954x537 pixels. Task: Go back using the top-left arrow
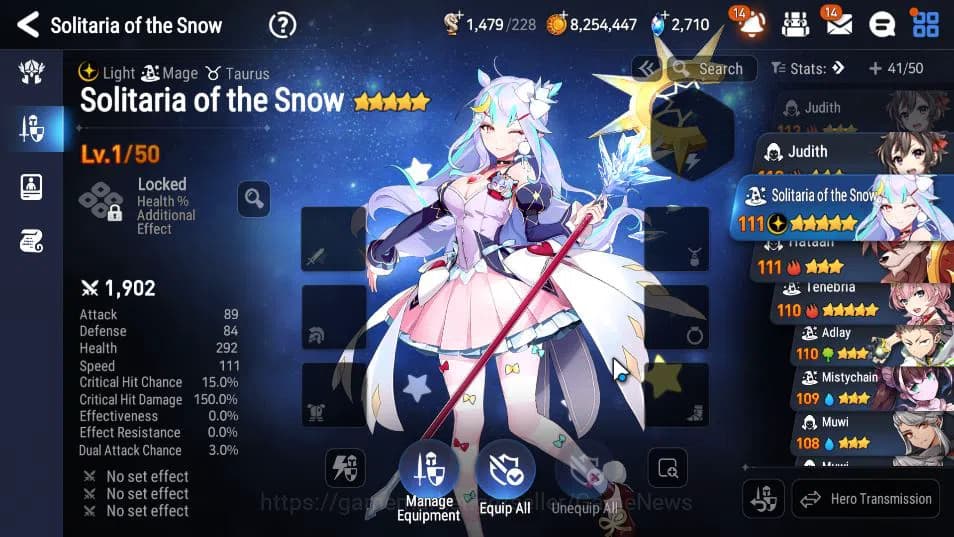tap(27, 24)
